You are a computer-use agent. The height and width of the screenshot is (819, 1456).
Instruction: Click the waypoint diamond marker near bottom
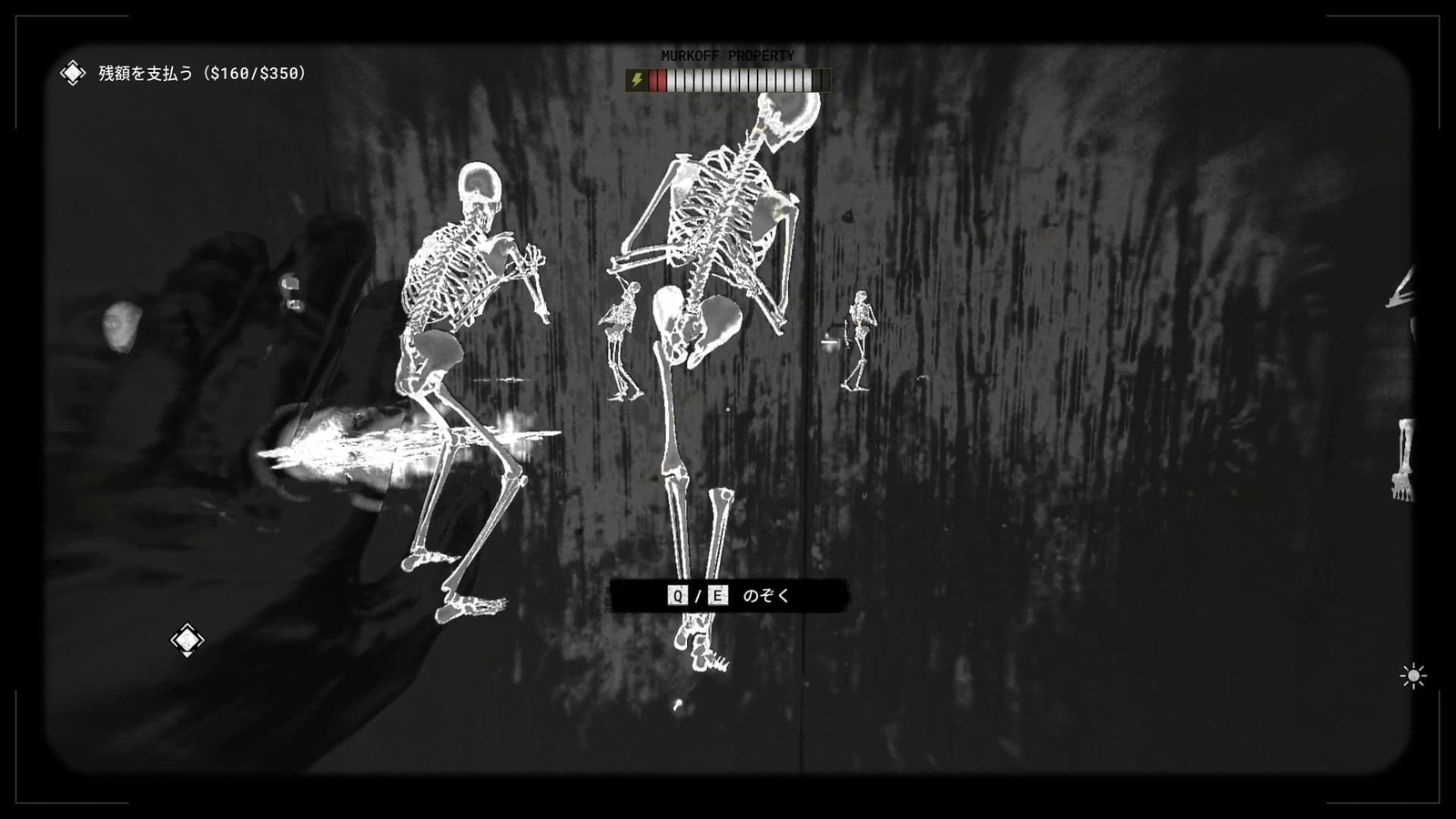pyautogui.click(x=187, y=640)
